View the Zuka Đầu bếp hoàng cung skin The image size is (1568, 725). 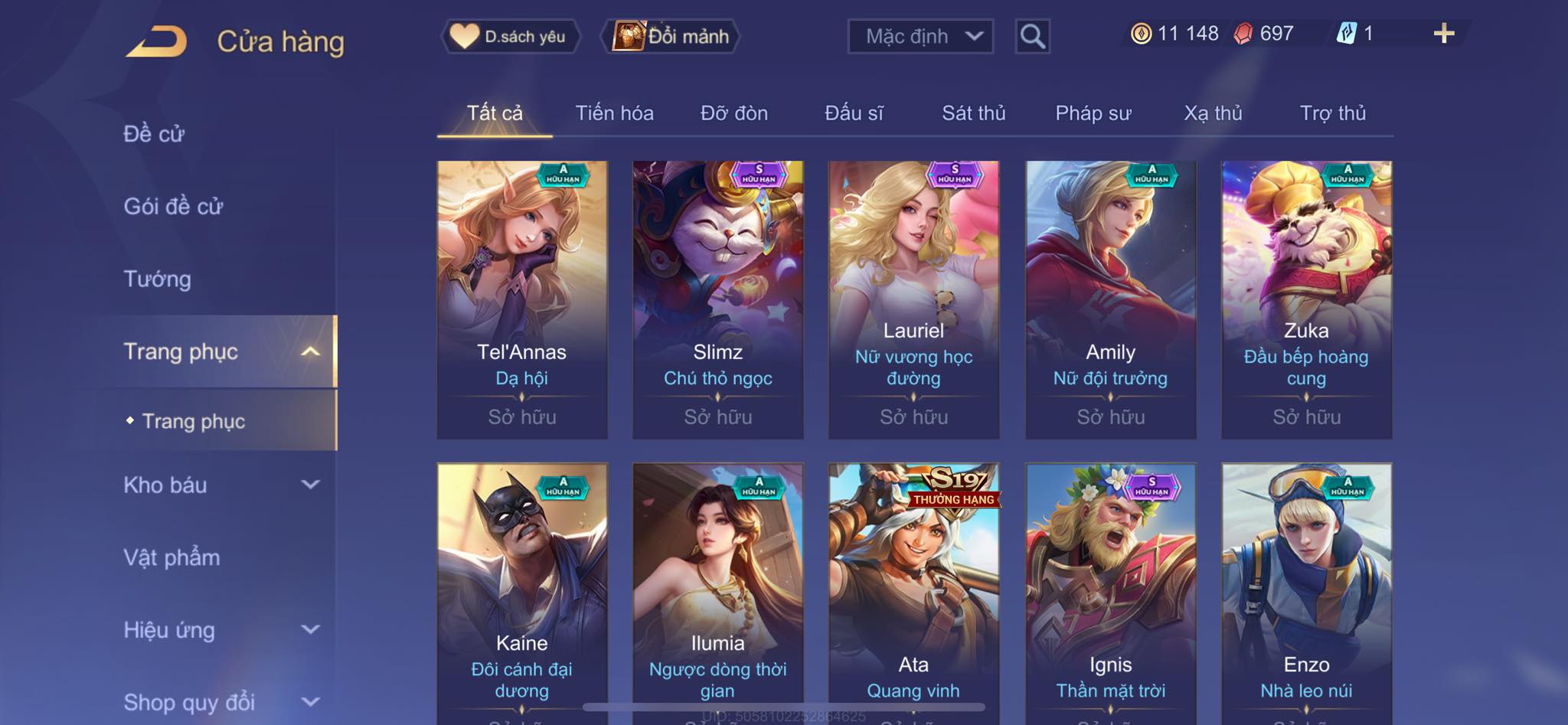click(1306, 299)
